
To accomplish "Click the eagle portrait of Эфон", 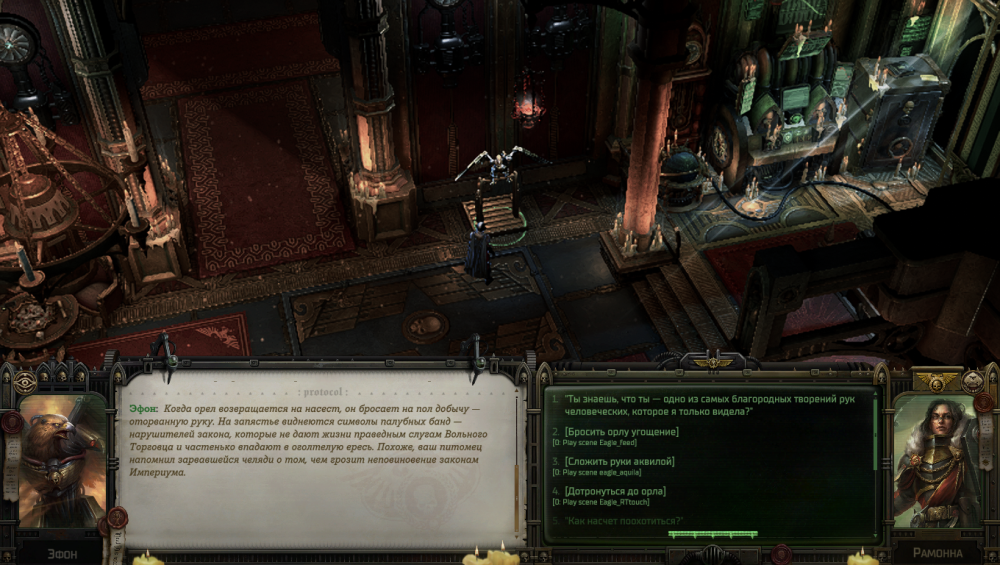I will click(x=62, y=462).
